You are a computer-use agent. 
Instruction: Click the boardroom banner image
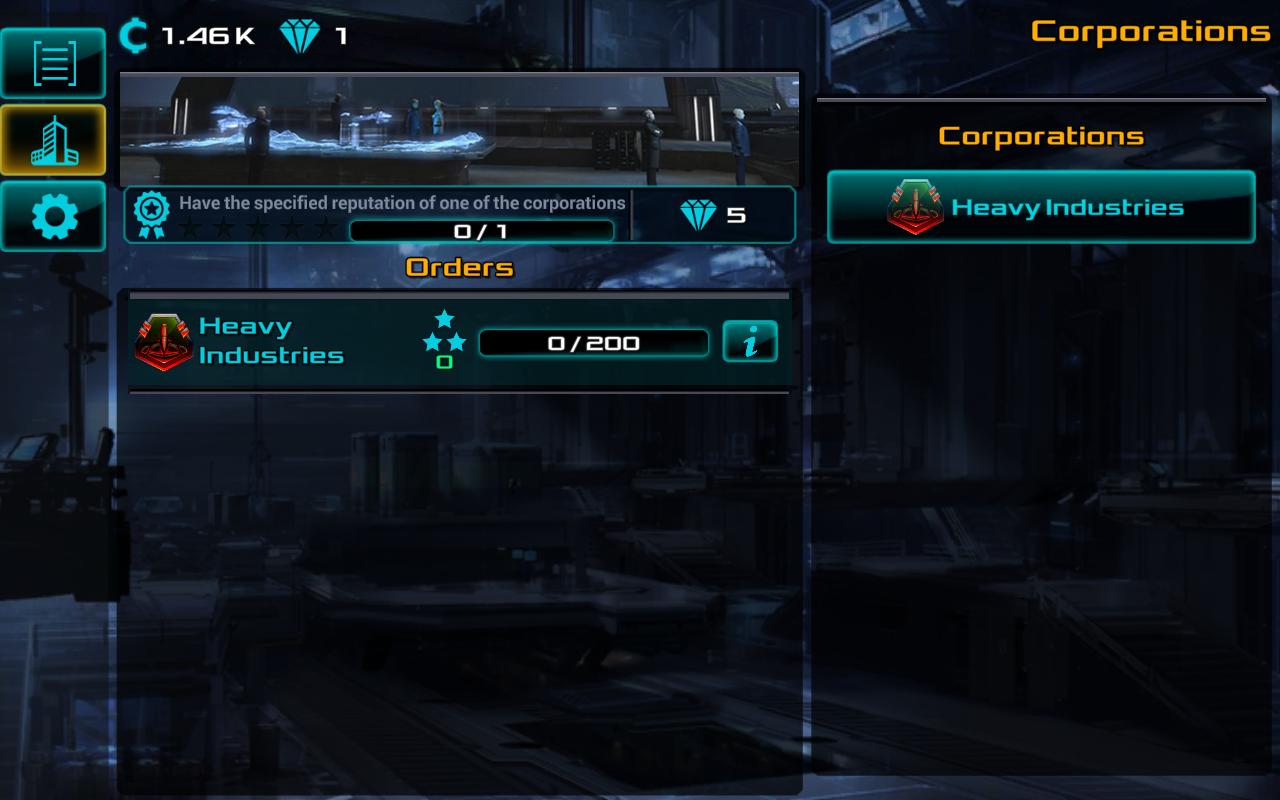[x=459, y=128]
